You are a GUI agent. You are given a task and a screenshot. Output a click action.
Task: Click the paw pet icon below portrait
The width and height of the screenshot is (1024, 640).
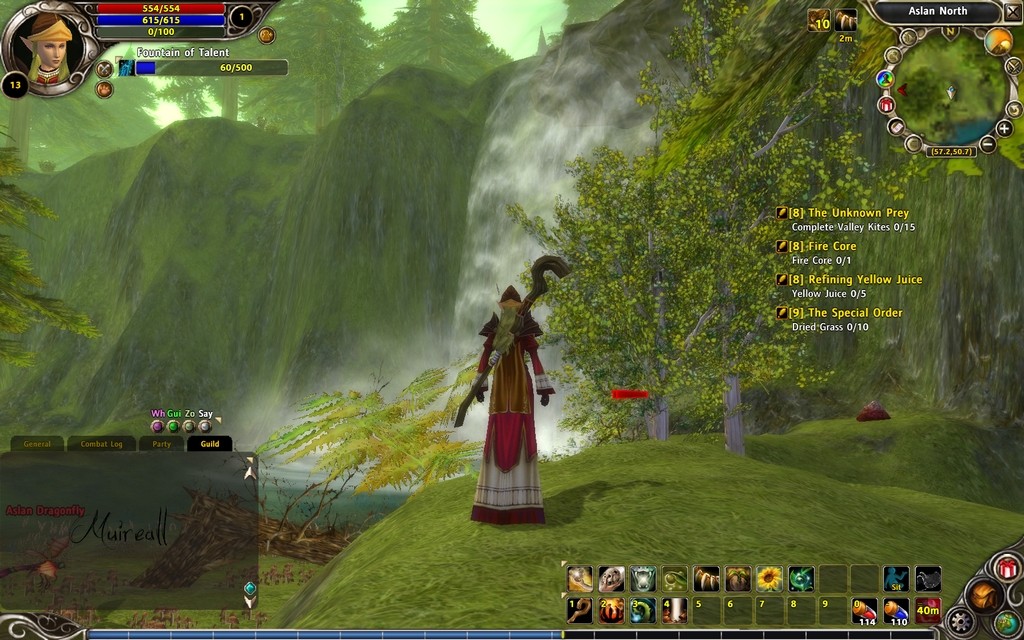point(104,89)
